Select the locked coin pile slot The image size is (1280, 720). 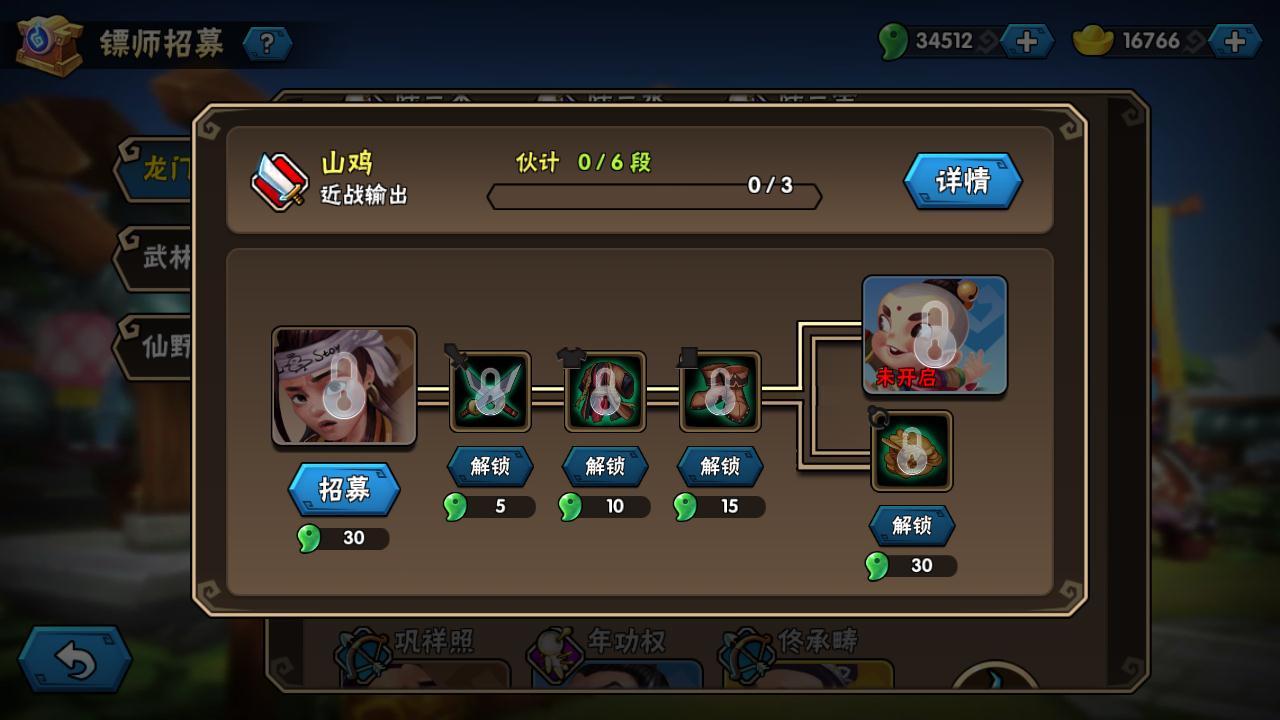911,451
